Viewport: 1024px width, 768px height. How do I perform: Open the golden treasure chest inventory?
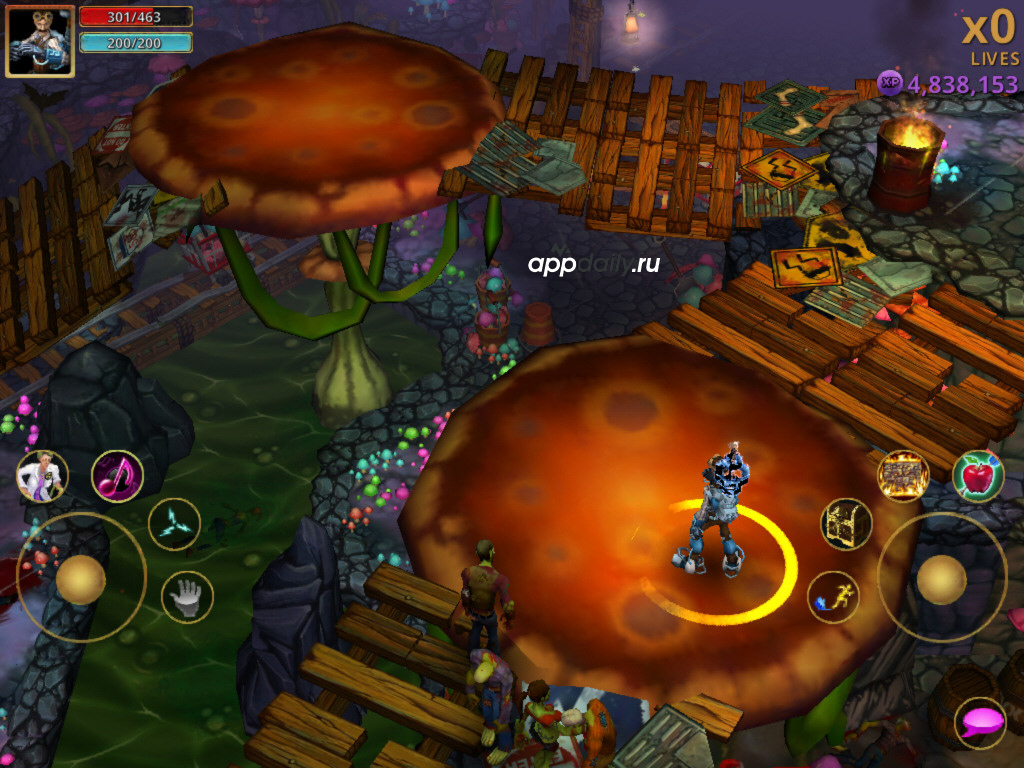pyautogui.click(x=846, y=524)
